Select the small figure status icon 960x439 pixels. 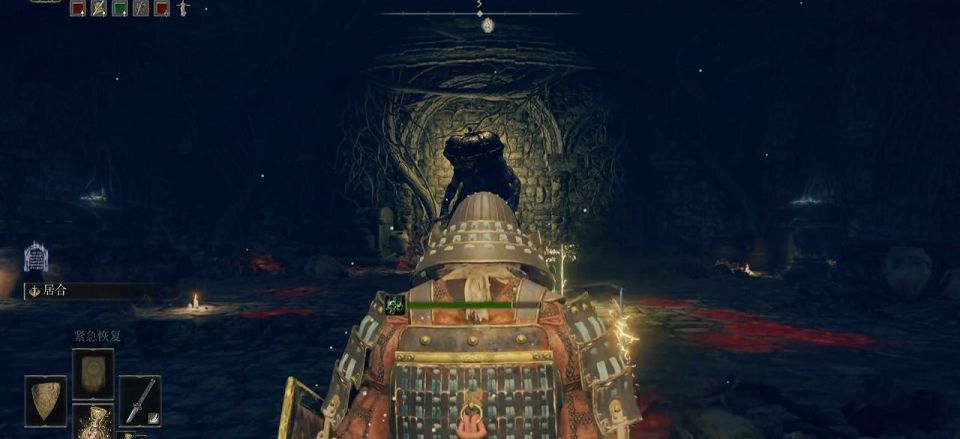click(183, 9)
